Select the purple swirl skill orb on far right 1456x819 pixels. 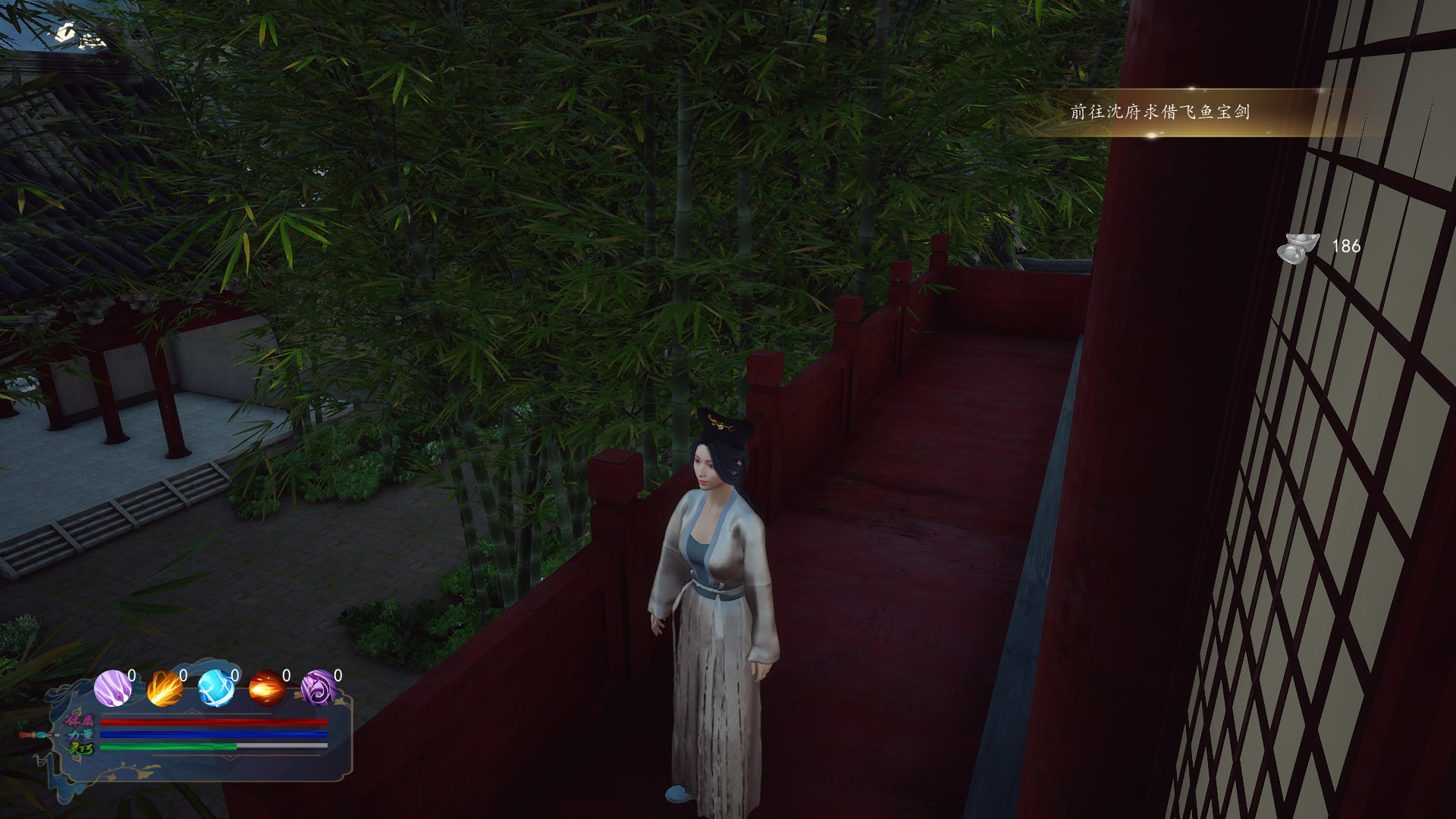coord(318,689)
